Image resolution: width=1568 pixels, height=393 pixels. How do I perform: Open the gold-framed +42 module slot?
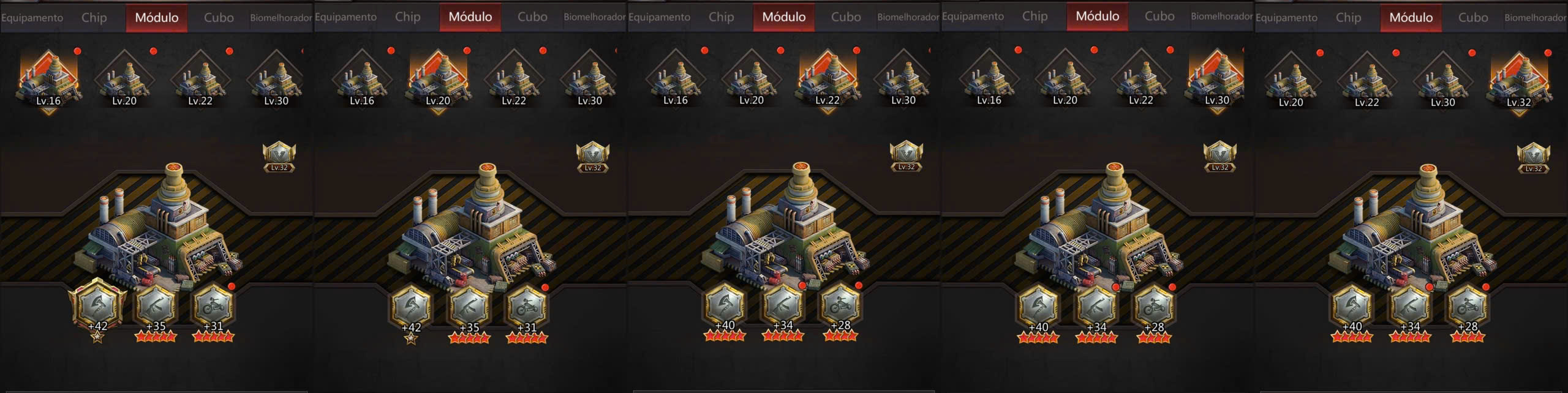point(98,305)
